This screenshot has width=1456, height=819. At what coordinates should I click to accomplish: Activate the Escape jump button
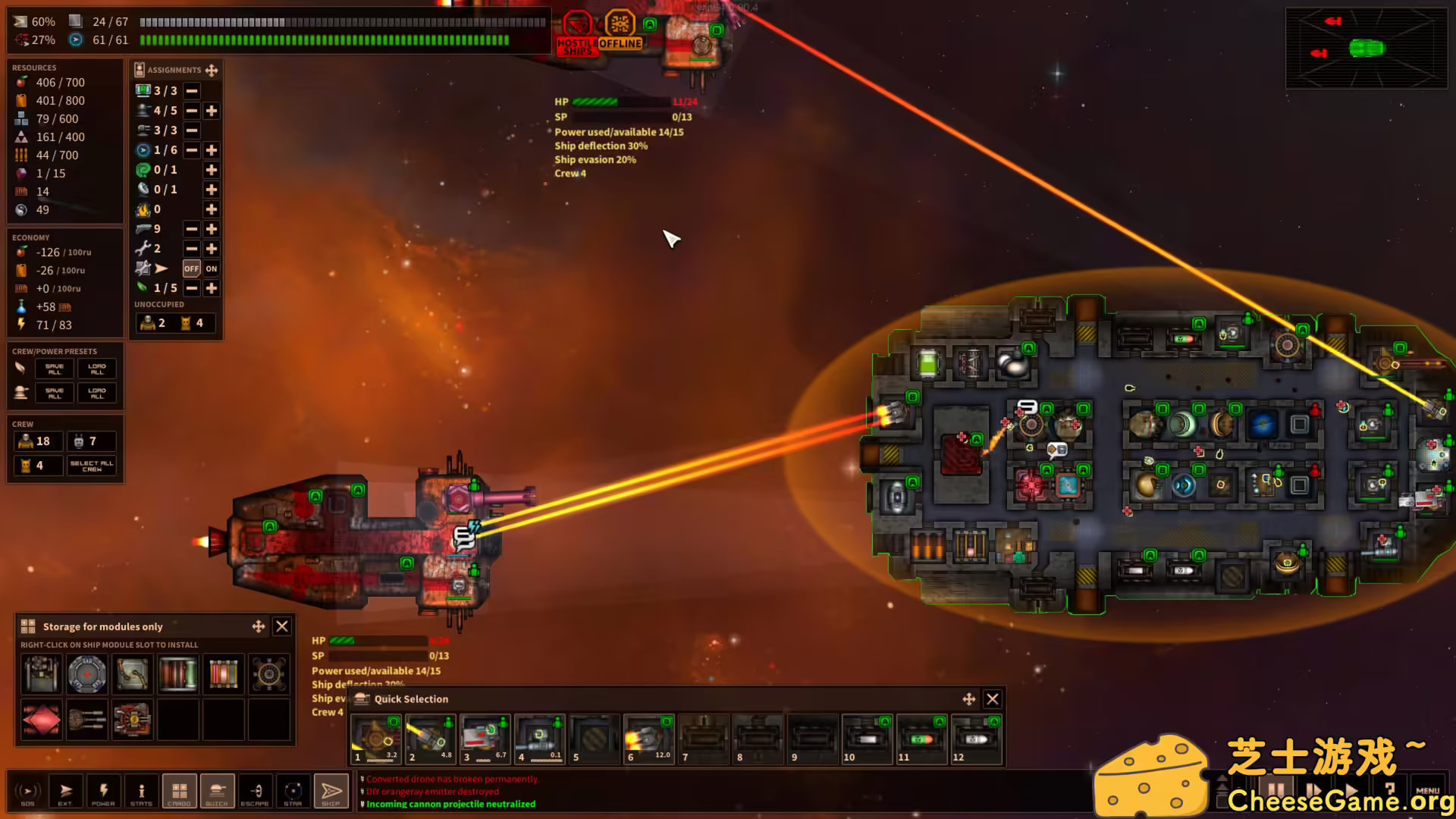click(x=255, y=792)
